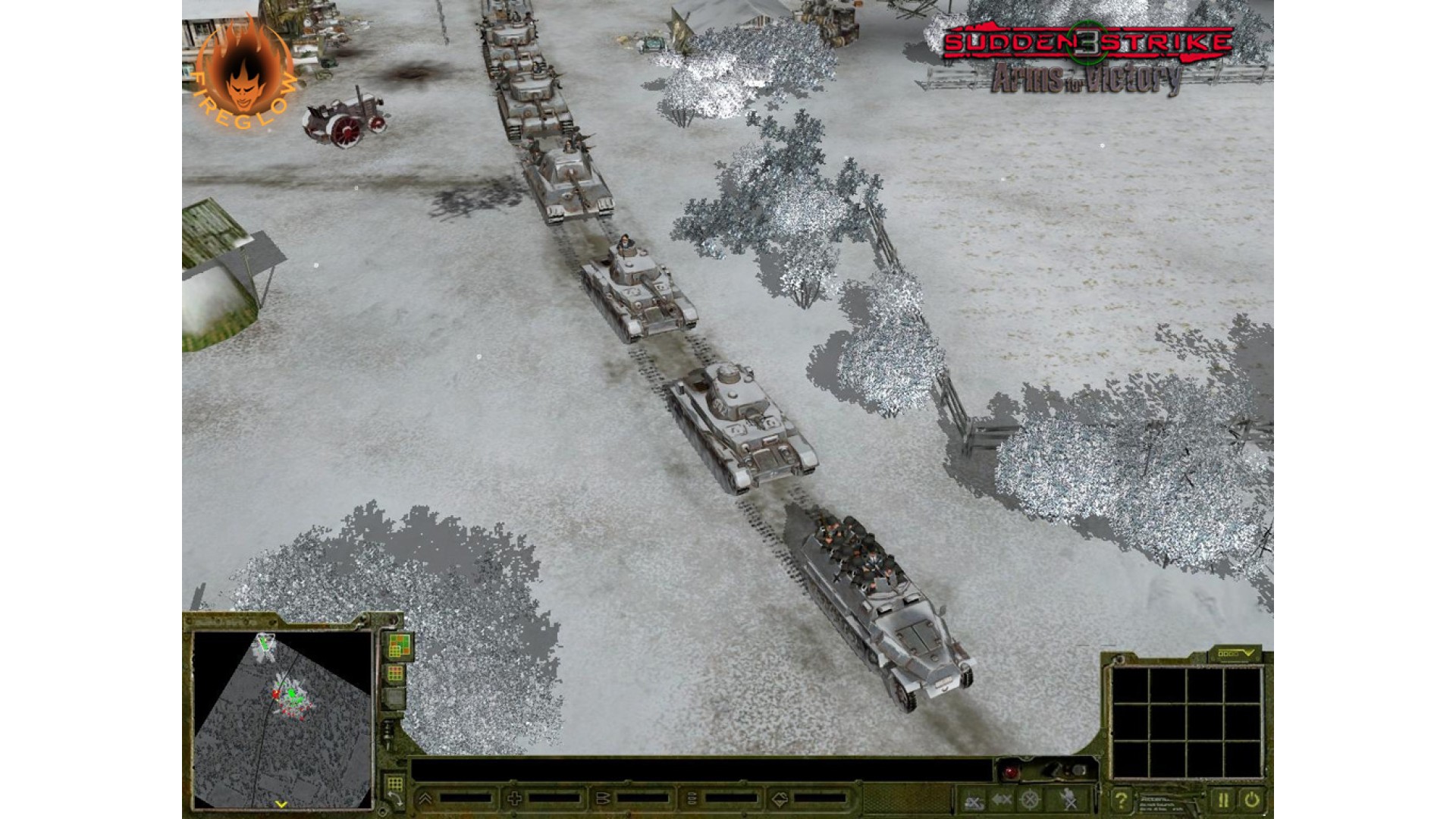
Task: Click on the tactical minimap
Action: [x=282, y=717]
